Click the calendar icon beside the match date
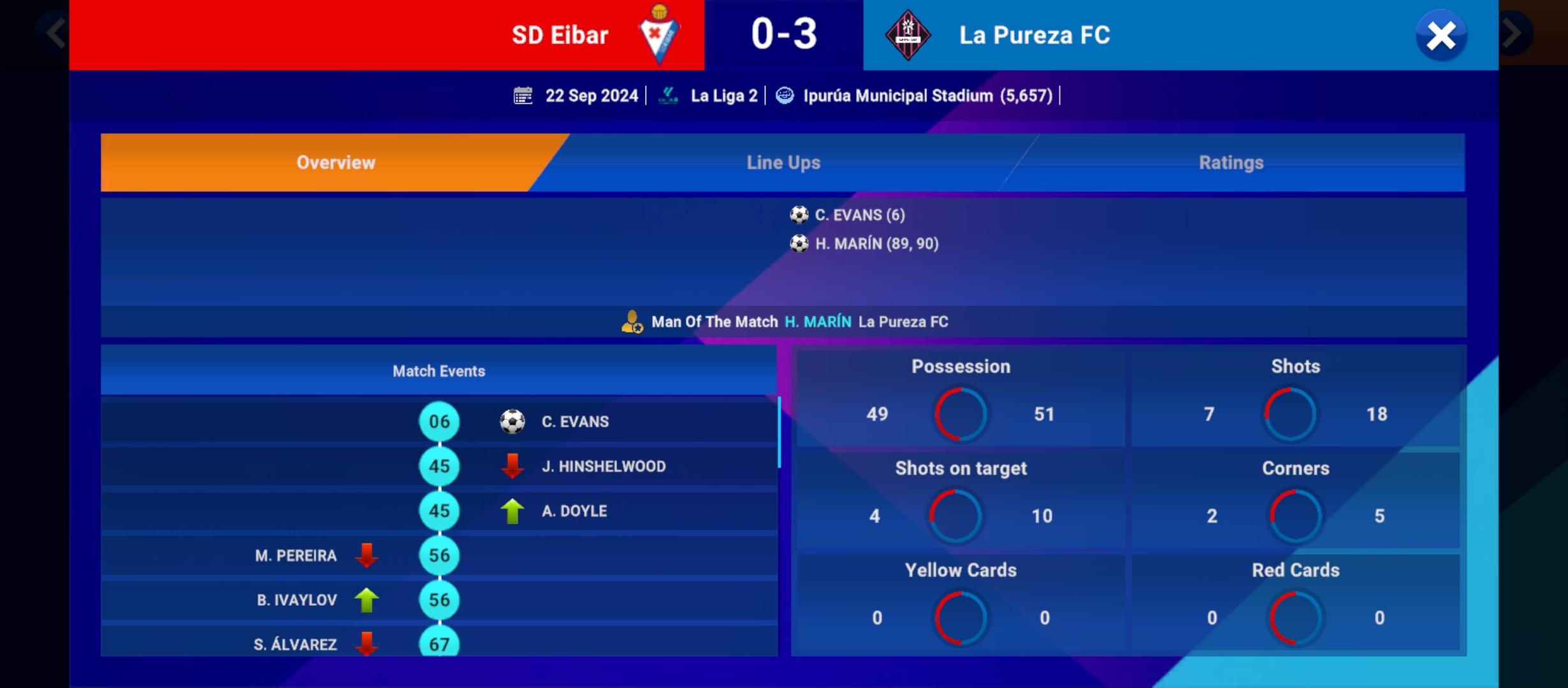Screen dimensions: 1568x688 tap(523, 95)
